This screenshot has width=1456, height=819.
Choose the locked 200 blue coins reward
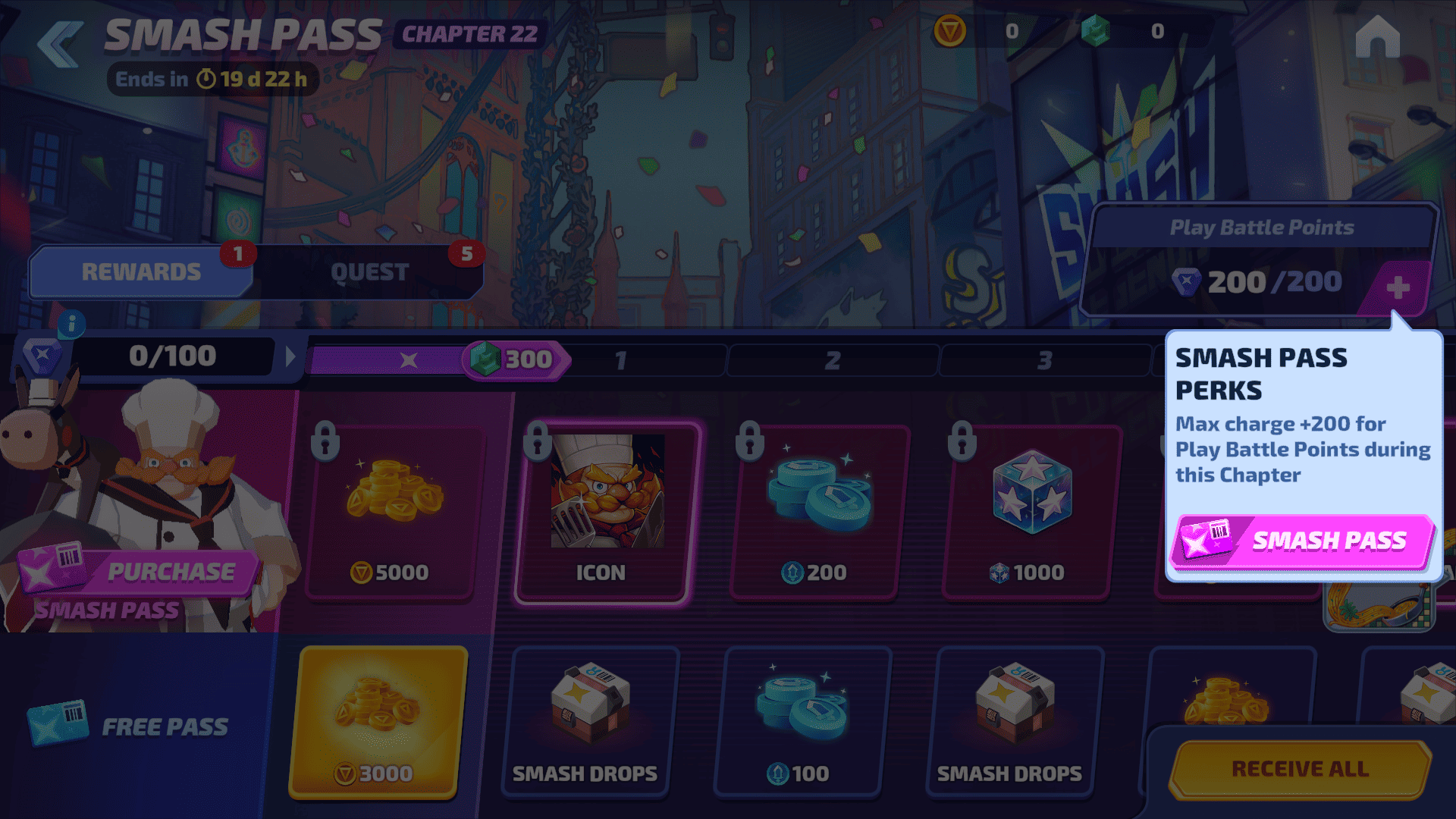(815, 513)
